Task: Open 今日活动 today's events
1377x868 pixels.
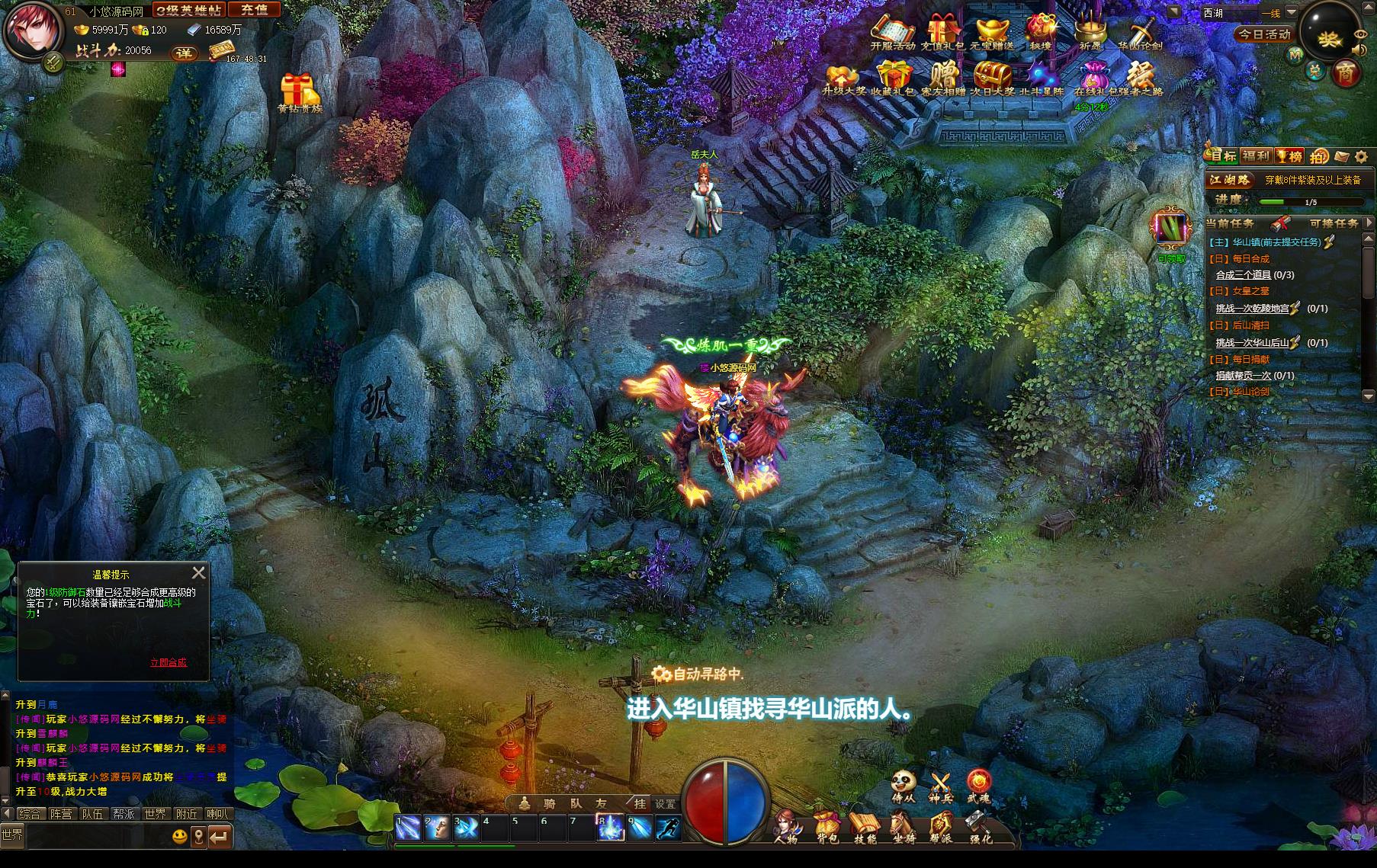Action: (x=1264, y=34)
